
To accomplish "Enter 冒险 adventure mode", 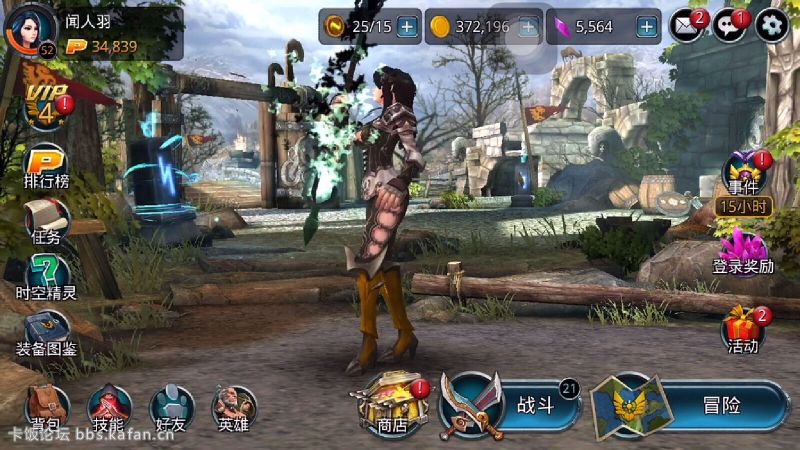I will click(x=690, y=405).
